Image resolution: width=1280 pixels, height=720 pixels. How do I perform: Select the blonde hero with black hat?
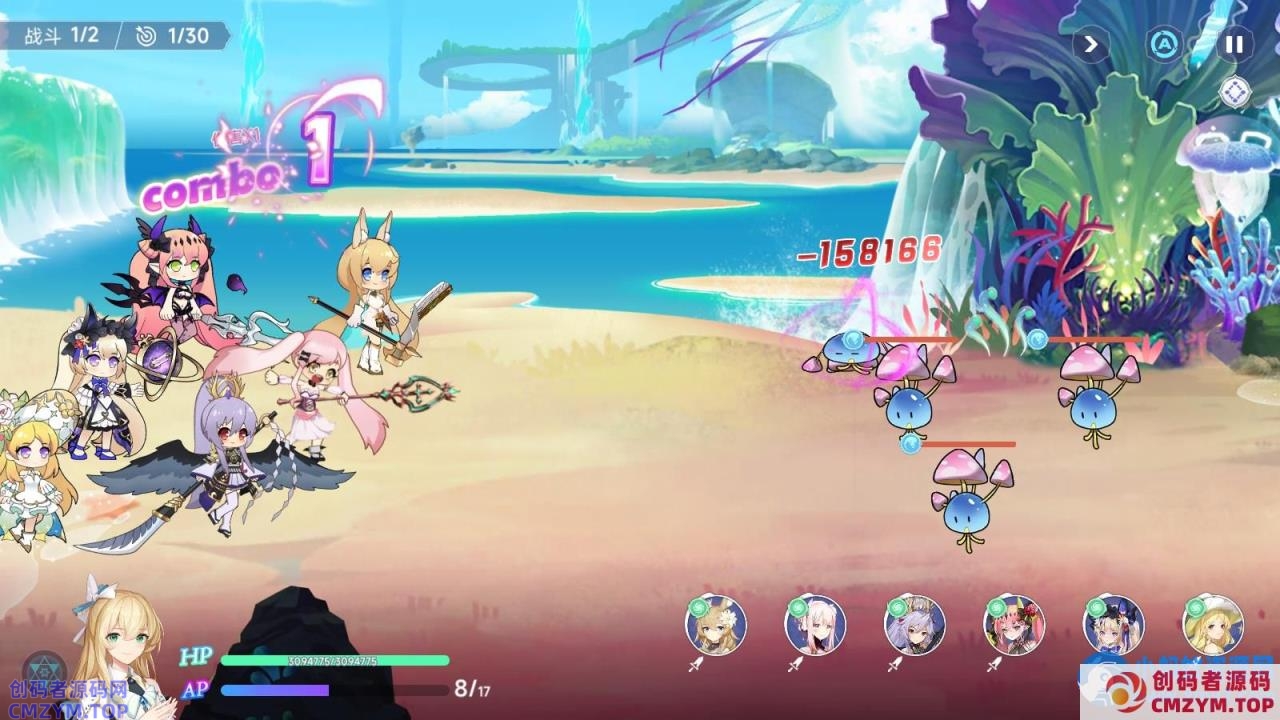click(x=1113, y=626)
